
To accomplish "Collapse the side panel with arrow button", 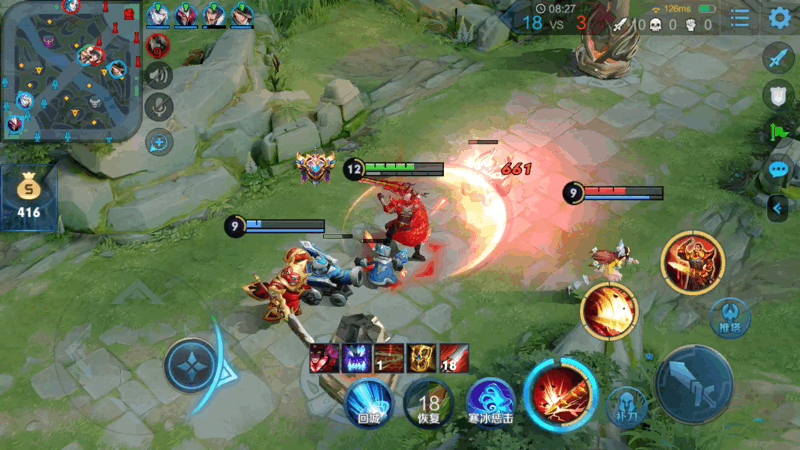I will click(x=778, y=207).
